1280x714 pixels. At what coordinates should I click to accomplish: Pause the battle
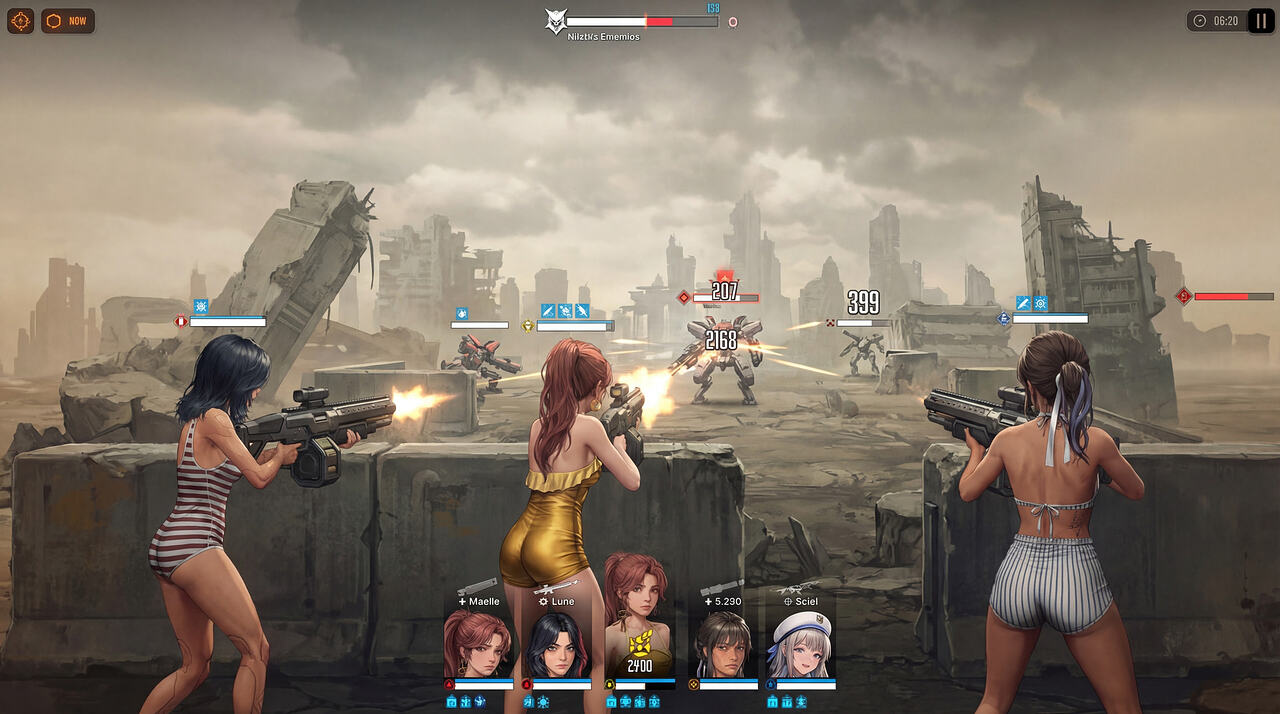pyautogui.click(x=1260, y=21)
